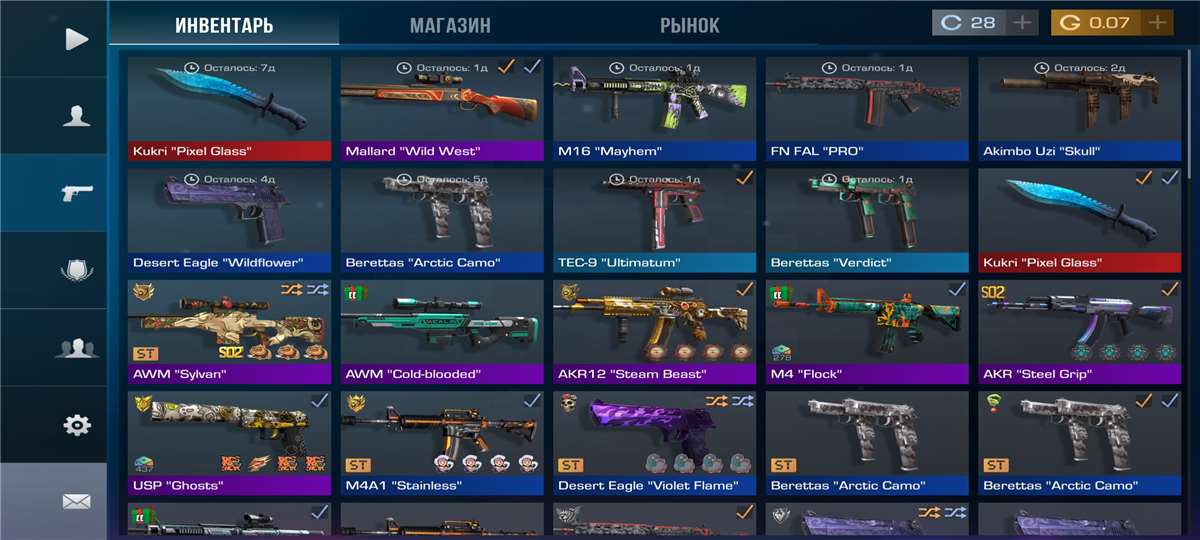Choose the USP "Ghosts" pistol

(229, 443)
